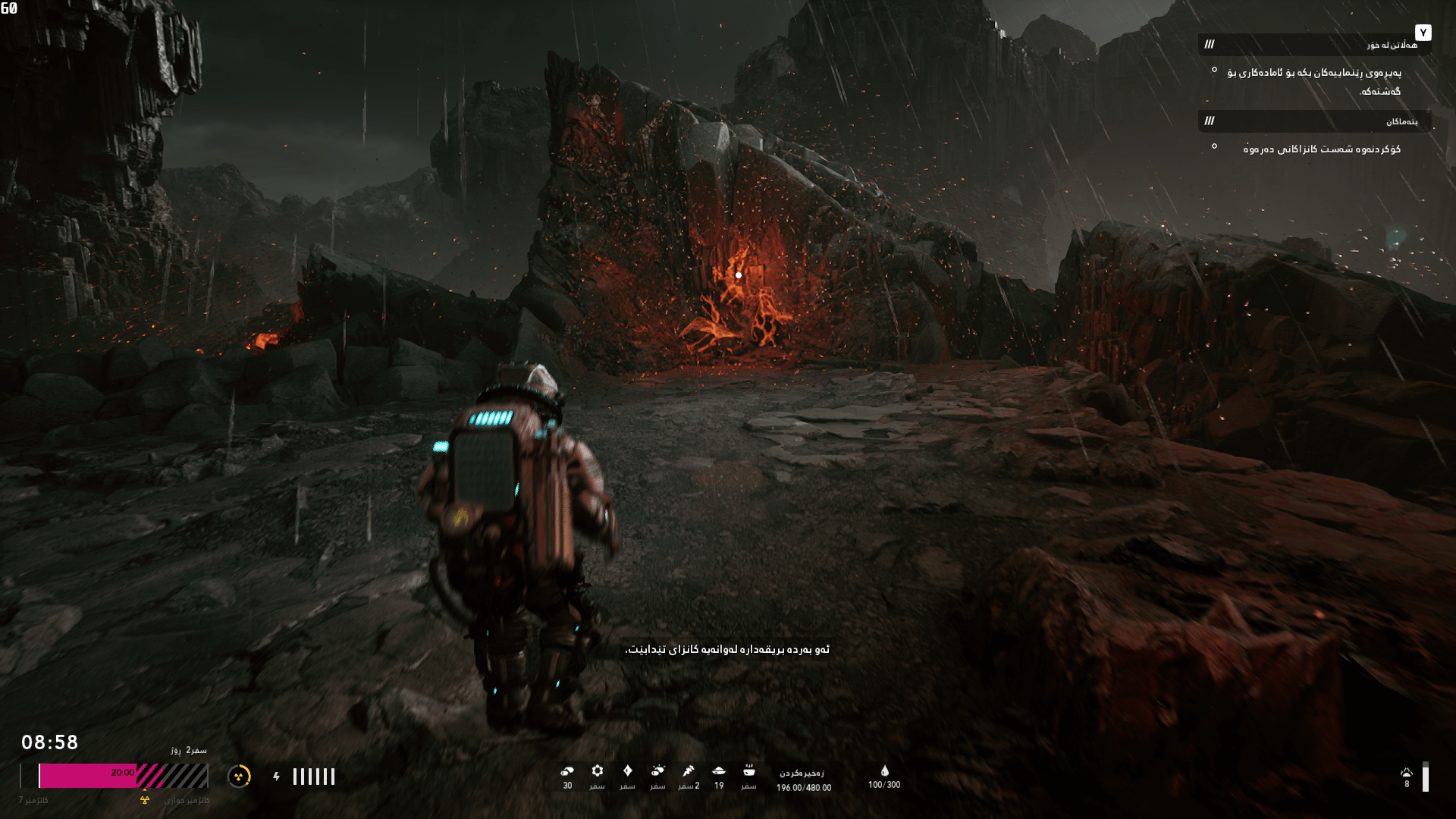Viewport: 1456px width, 819px height.
Task: Collapse the second objectives panel using its /// stripes
Action: pyautogui.click(x=1210, y=121)
